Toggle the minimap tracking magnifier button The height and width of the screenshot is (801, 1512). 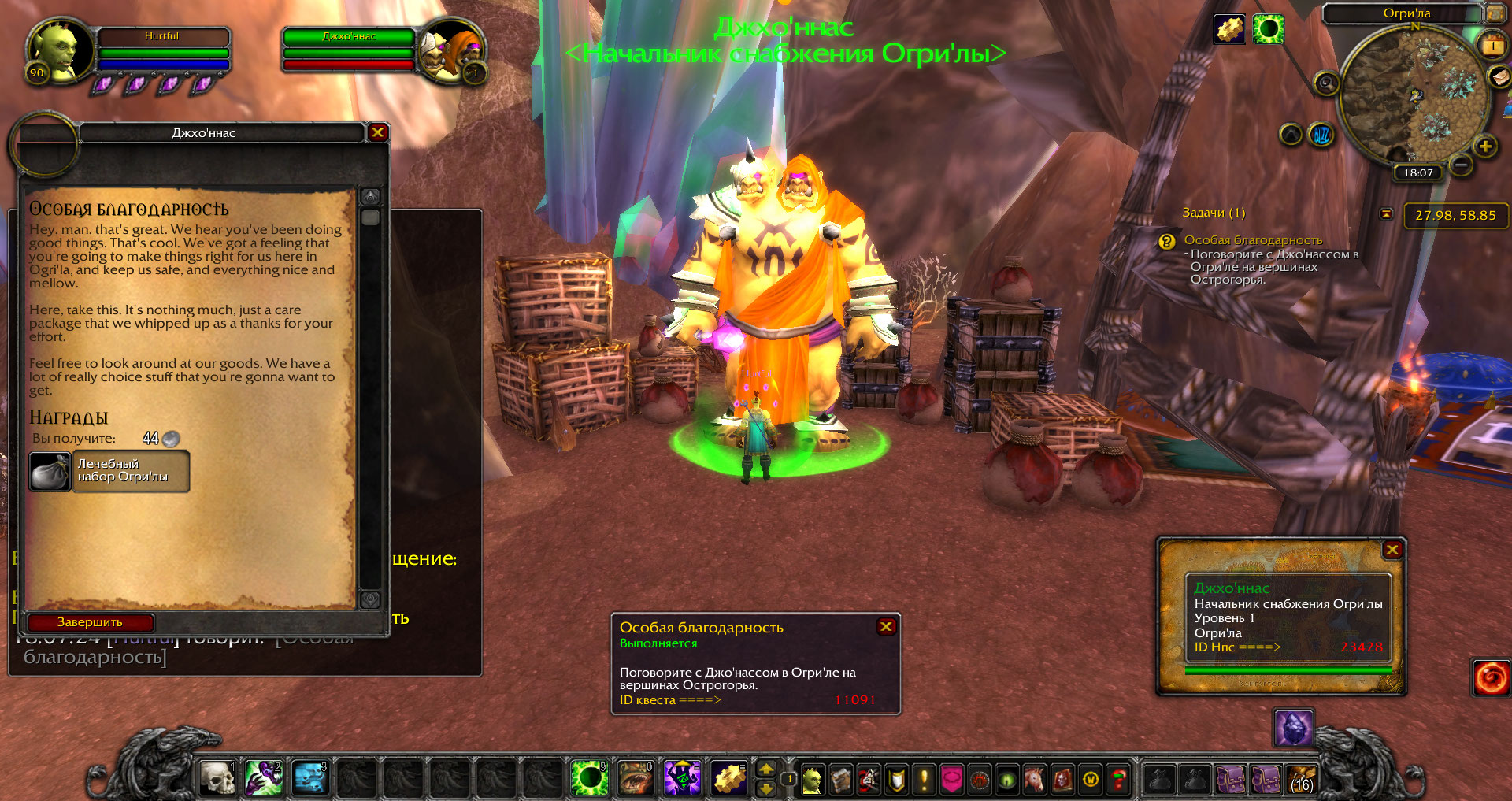tap(1326, 83)
